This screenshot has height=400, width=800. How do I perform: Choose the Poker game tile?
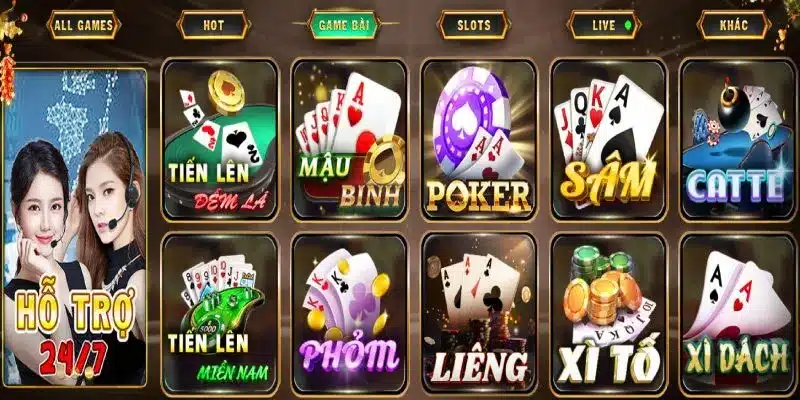(x=478, y=138)
